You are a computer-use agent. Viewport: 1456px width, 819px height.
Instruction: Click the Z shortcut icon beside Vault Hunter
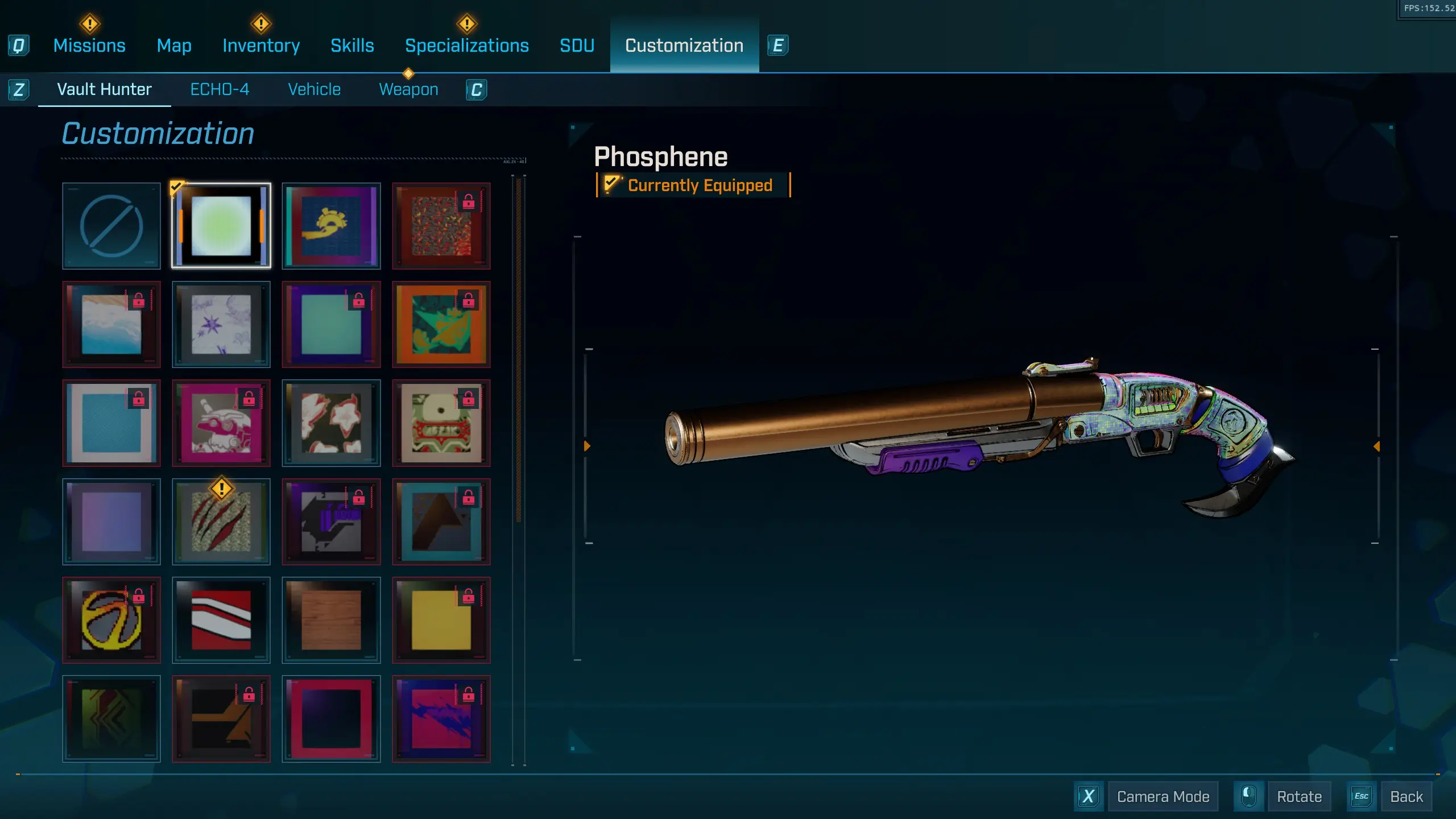[x=19, y=89]
